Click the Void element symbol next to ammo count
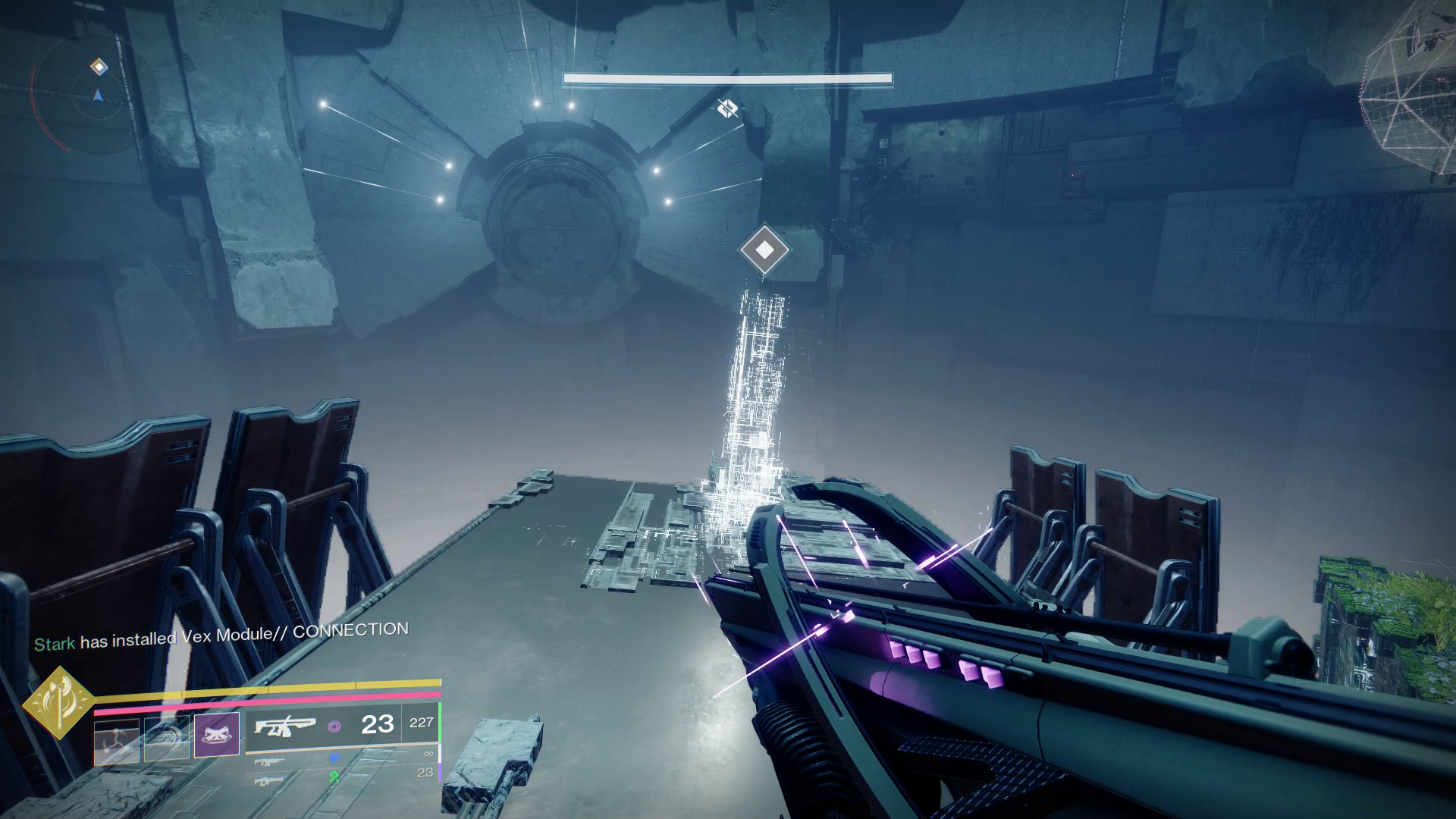 pyautogui.click(x=336, y=727)
